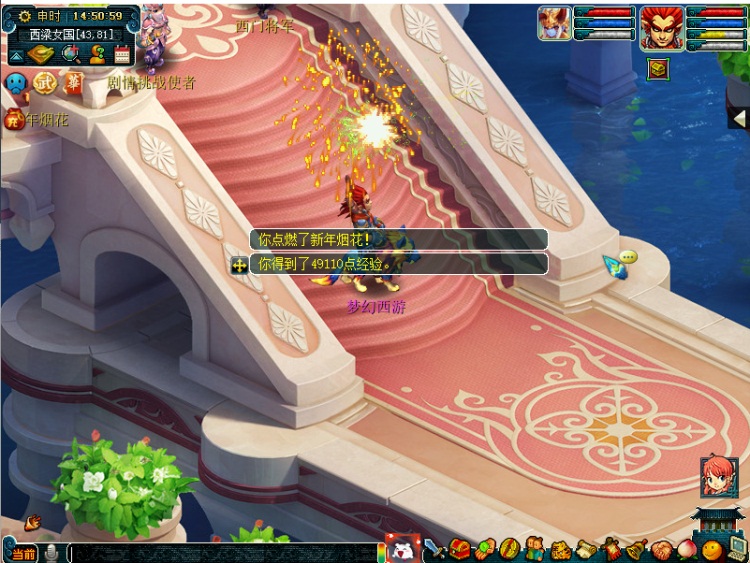
Task: Click the blue headset face icon
Action: [16, 82]
